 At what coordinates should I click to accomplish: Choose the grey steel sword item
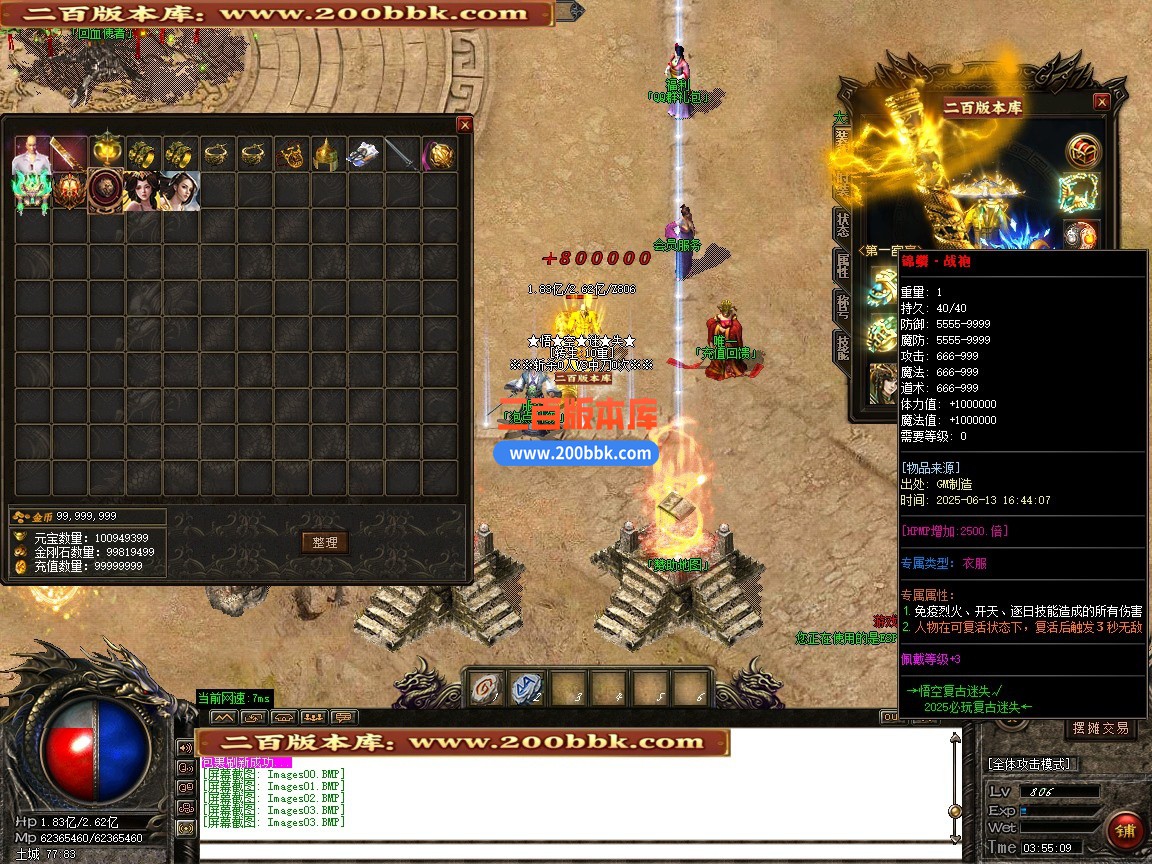coord(402,154)
